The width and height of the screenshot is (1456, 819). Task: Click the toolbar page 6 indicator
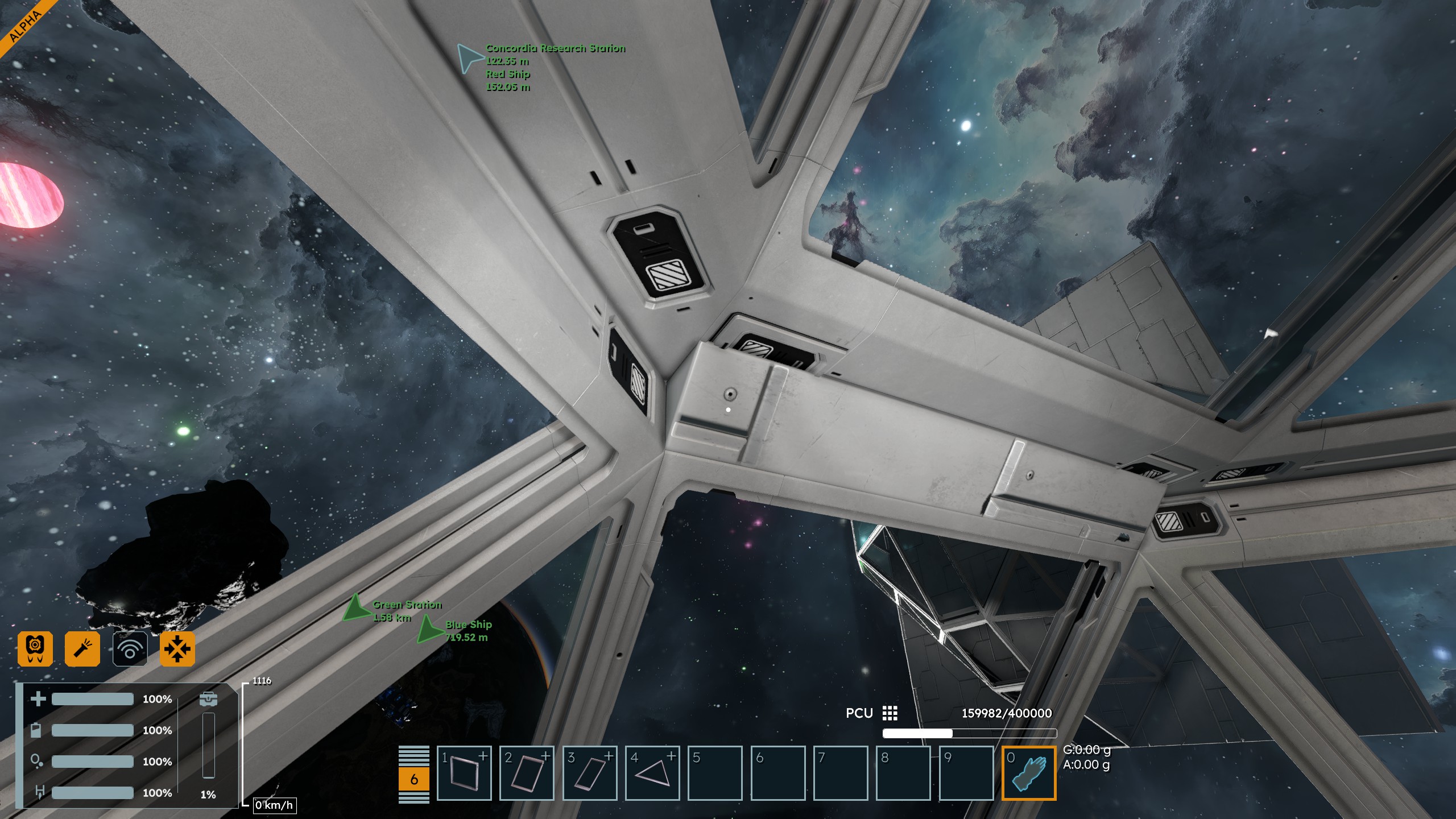414,779
